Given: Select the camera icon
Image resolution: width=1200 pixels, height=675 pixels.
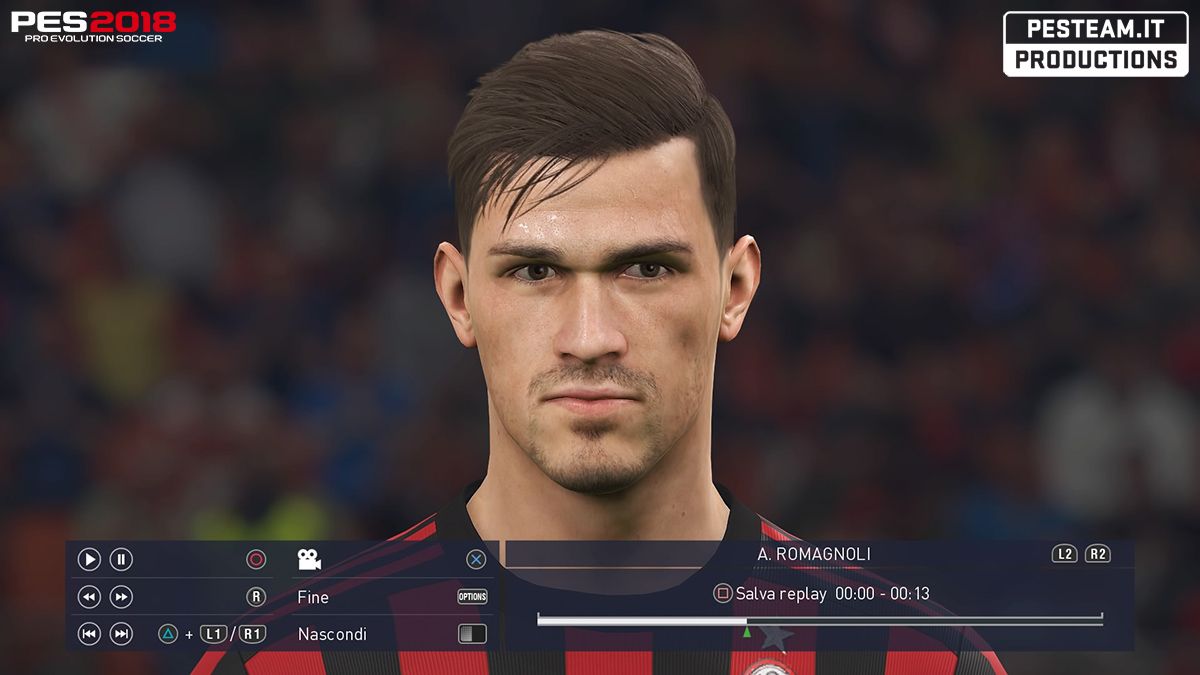Looking at the screenshot, I should 309,560.
